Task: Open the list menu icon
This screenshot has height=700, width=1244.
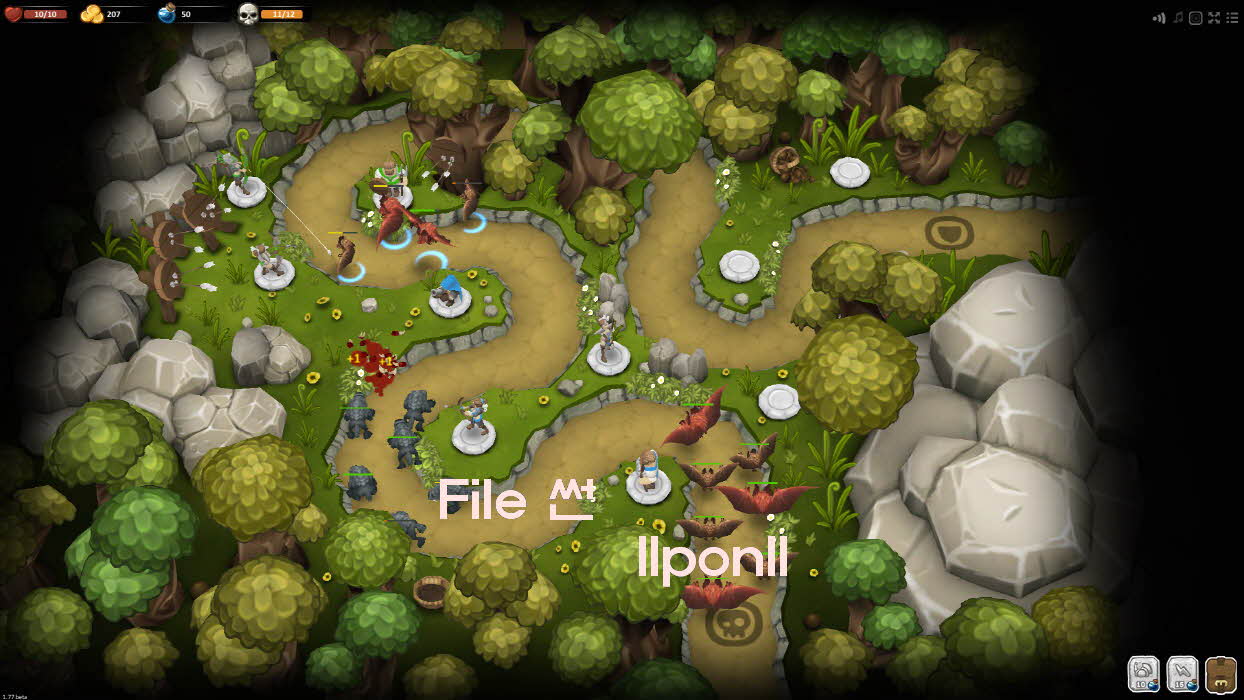Action: coord(1231,17)
